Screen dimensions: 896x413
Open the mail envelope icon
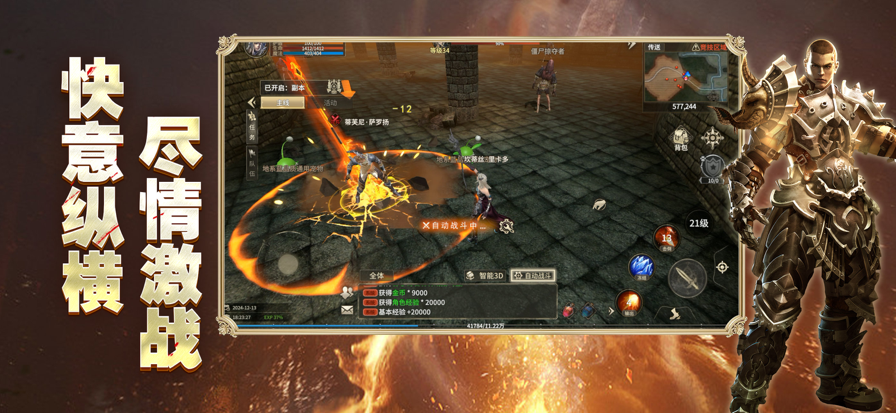click(x=347, y=311)
